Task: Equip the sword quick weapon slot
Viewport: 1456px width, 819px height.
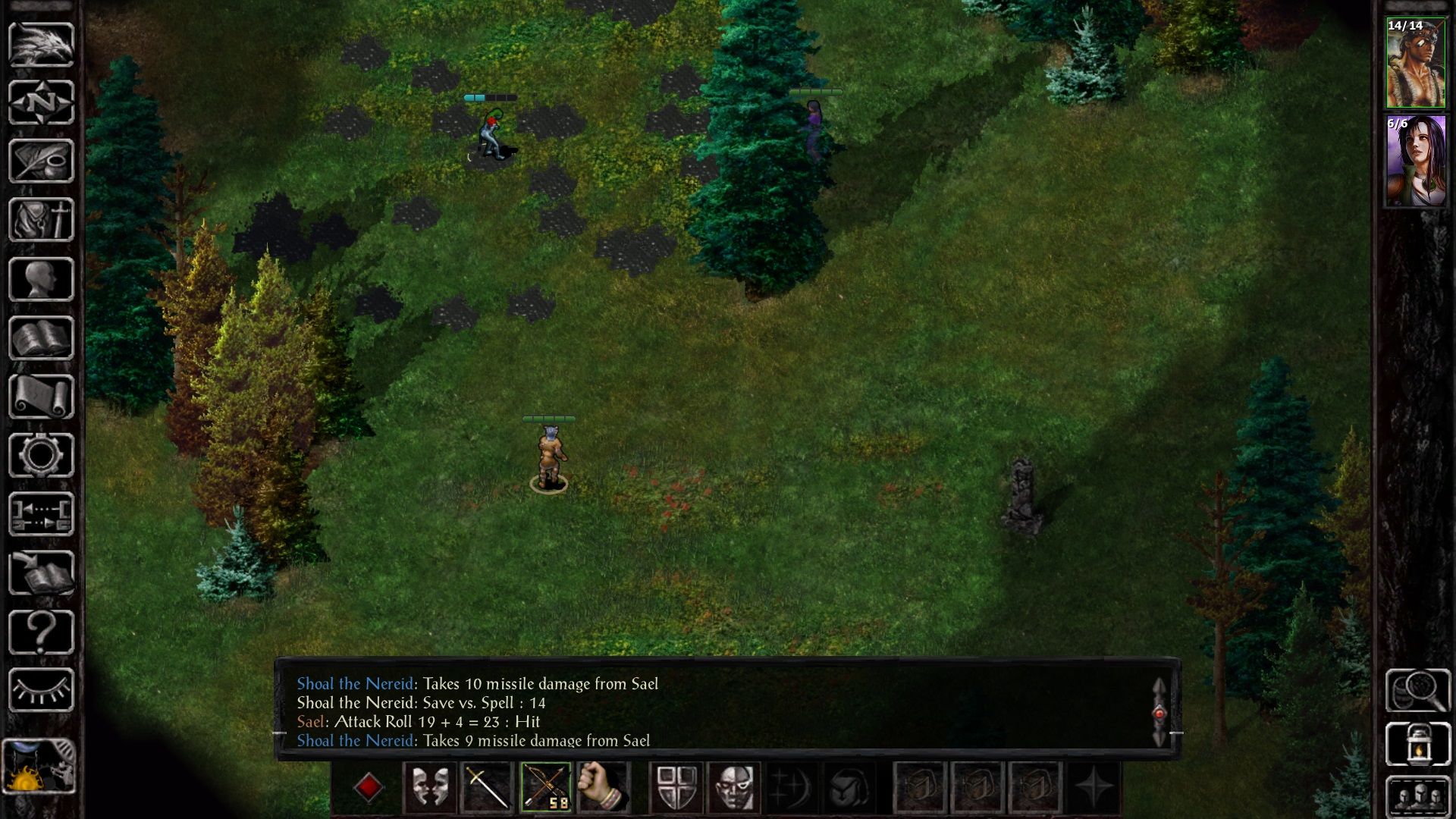Action: [x=488, y=787]
